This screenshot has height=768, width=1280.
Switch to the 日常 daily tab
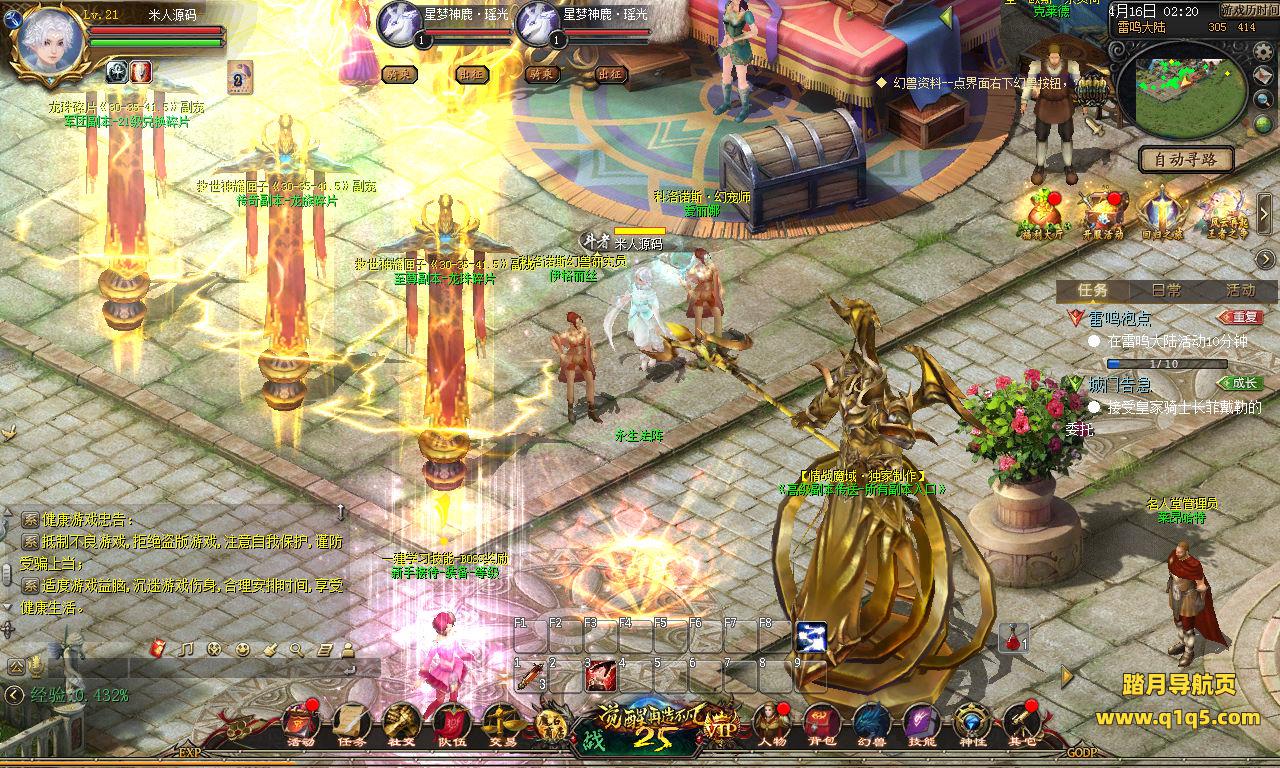click(1166, 290)
